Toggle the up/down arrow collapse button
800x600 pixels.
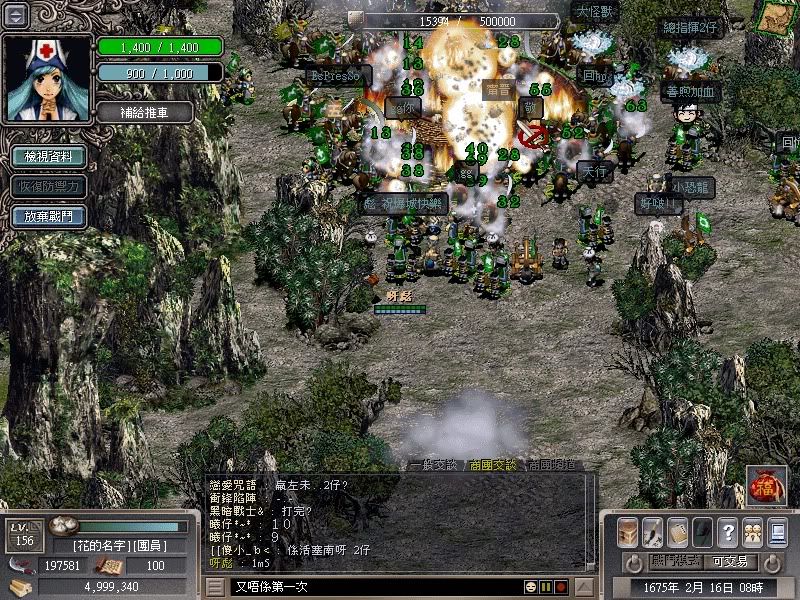(17, 16)
